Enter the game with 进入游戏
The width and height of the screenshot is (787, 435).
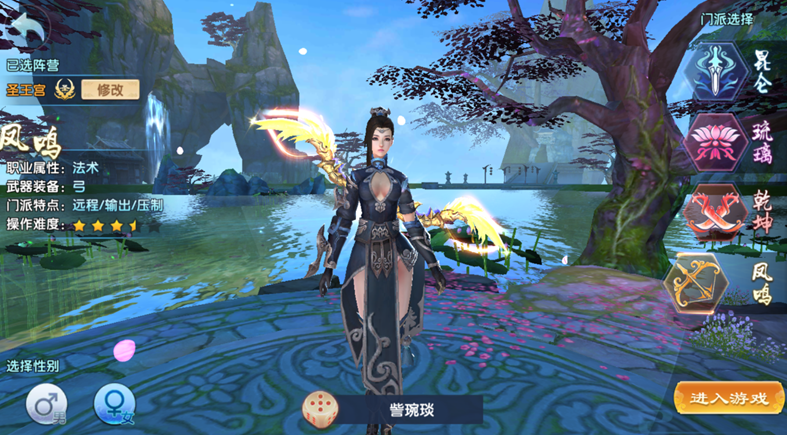coord(729,398)
